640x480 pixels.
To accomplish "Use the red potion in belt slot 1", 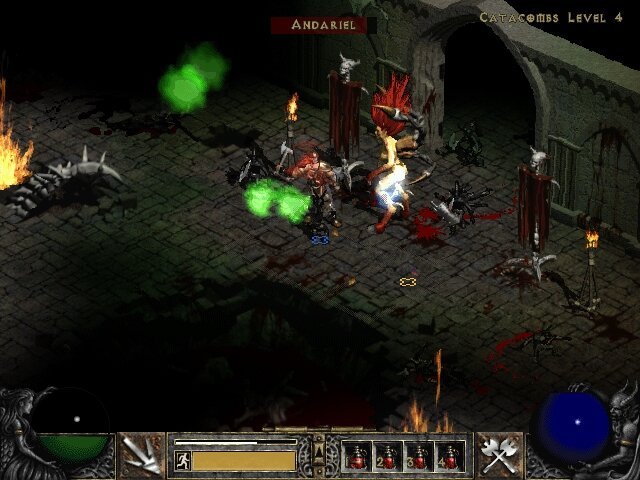I will pos(357,456).
